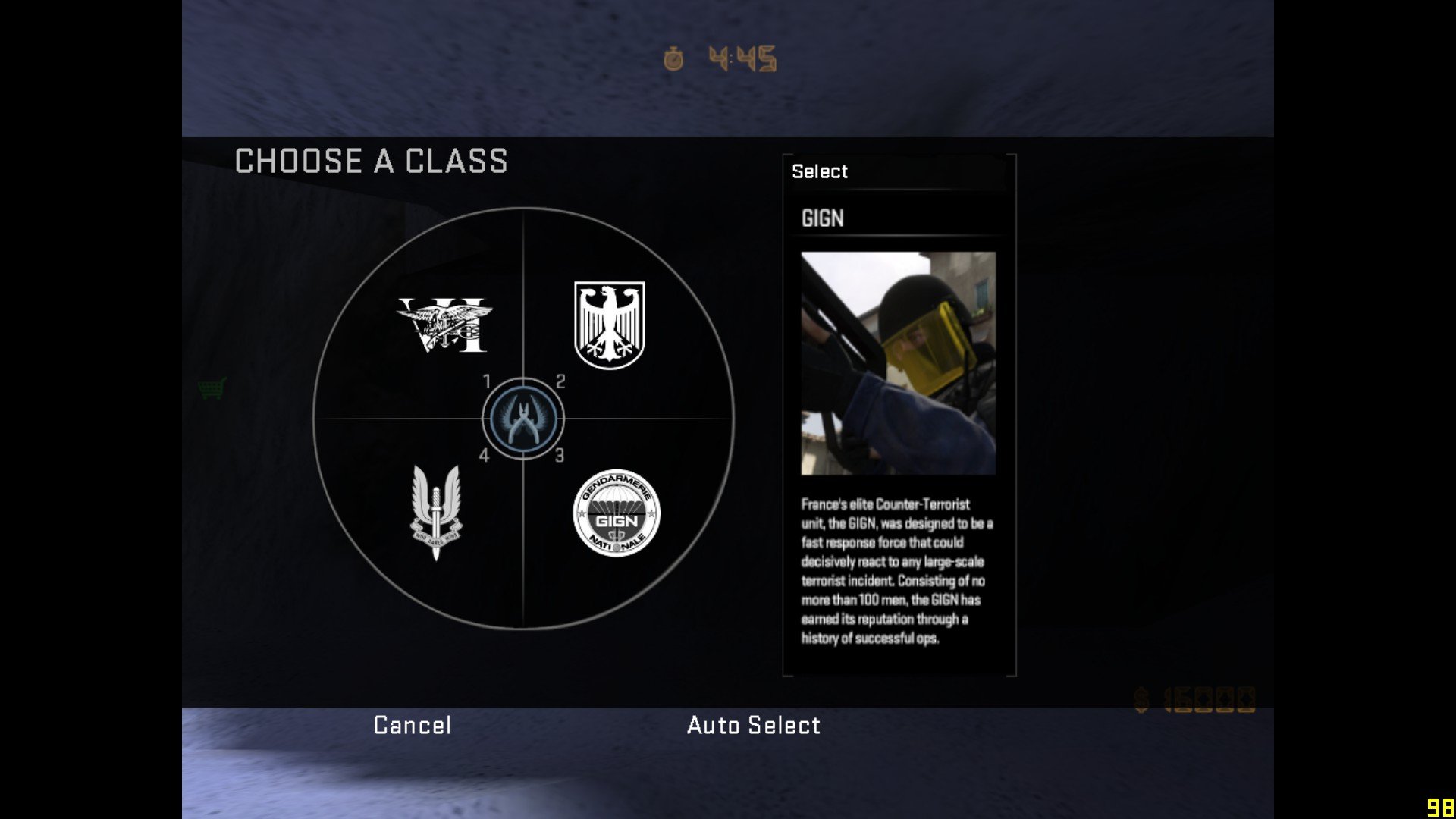Choose the GIGN Gendarmerie Nationale badge
Viewport: 1456px width, 819px height.
coord(617,512)
